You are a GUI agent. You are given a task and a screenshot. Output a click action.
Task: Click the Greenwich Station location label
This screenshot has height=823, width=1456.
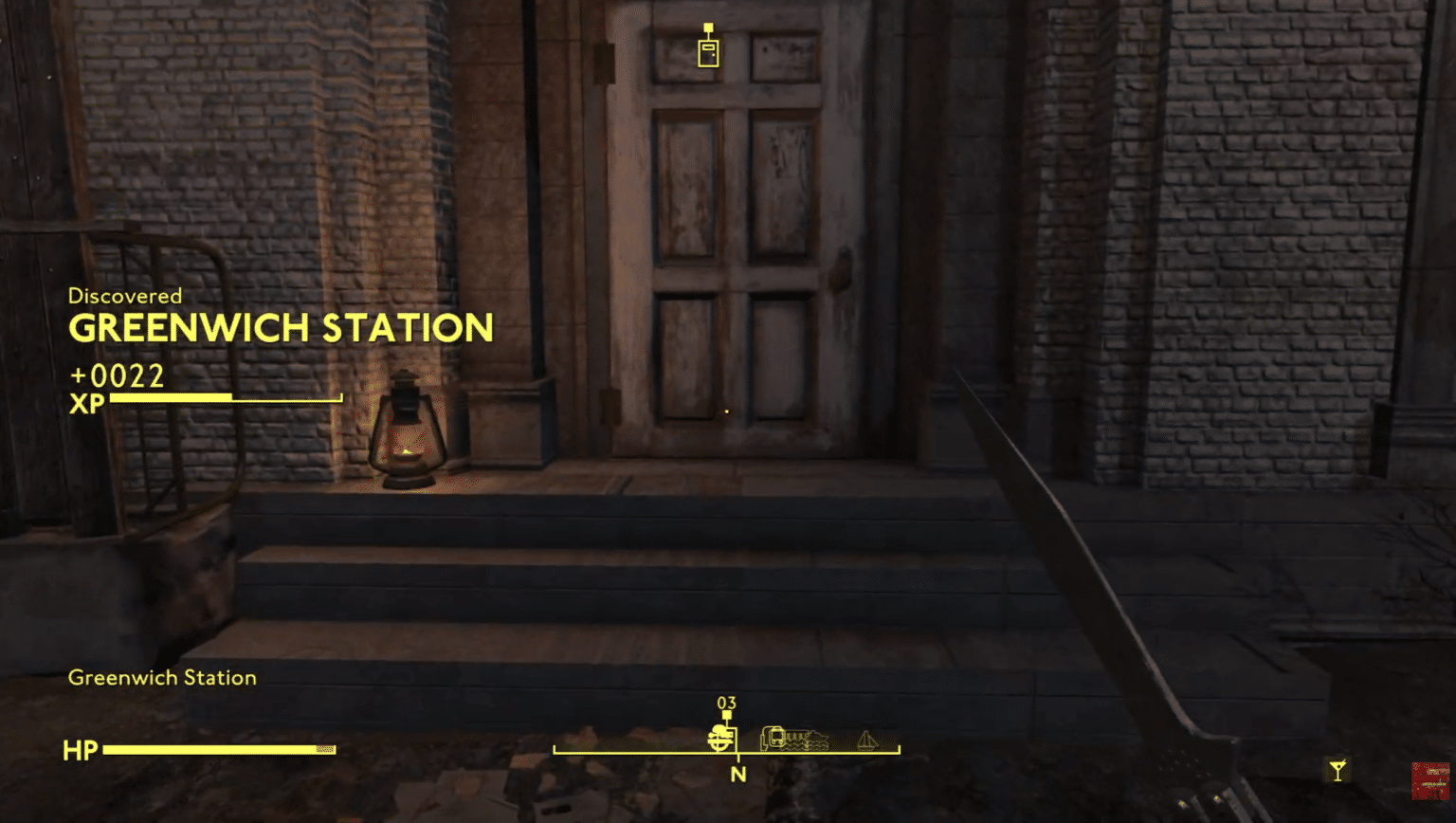click(x=161, y=678)
